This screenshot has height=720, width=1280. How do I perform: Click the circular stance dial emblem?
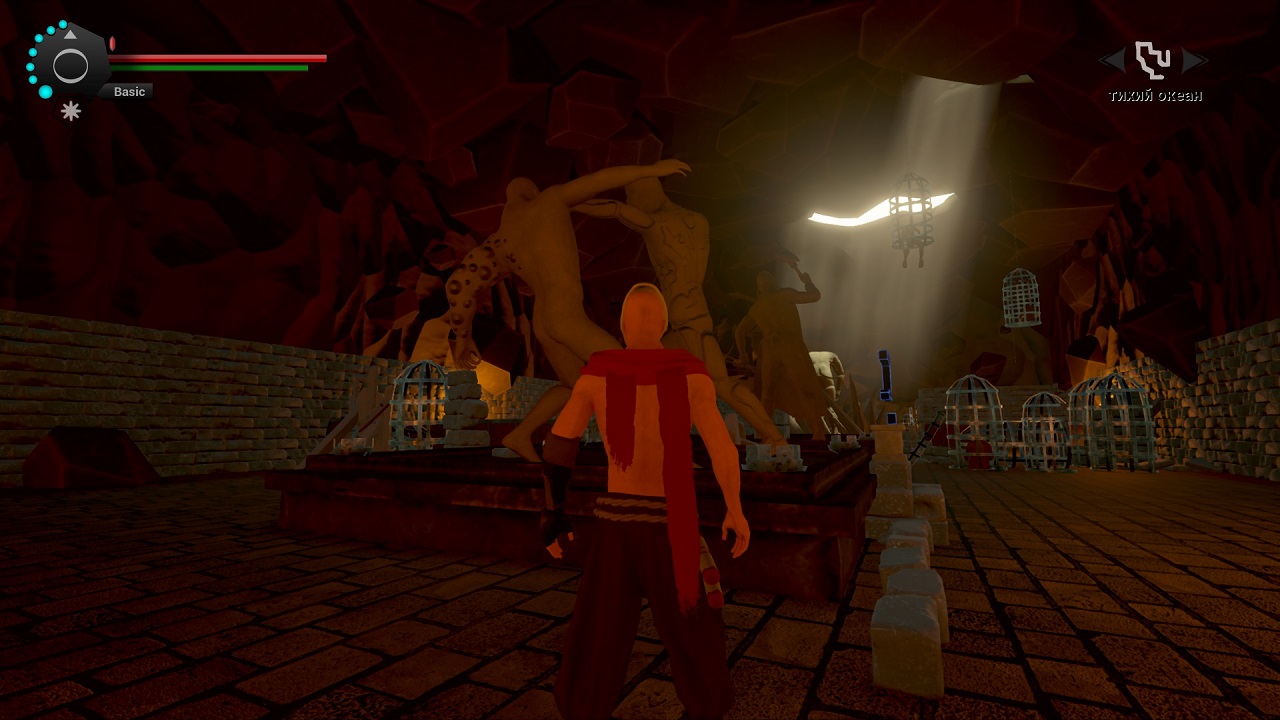coord(70,66)
